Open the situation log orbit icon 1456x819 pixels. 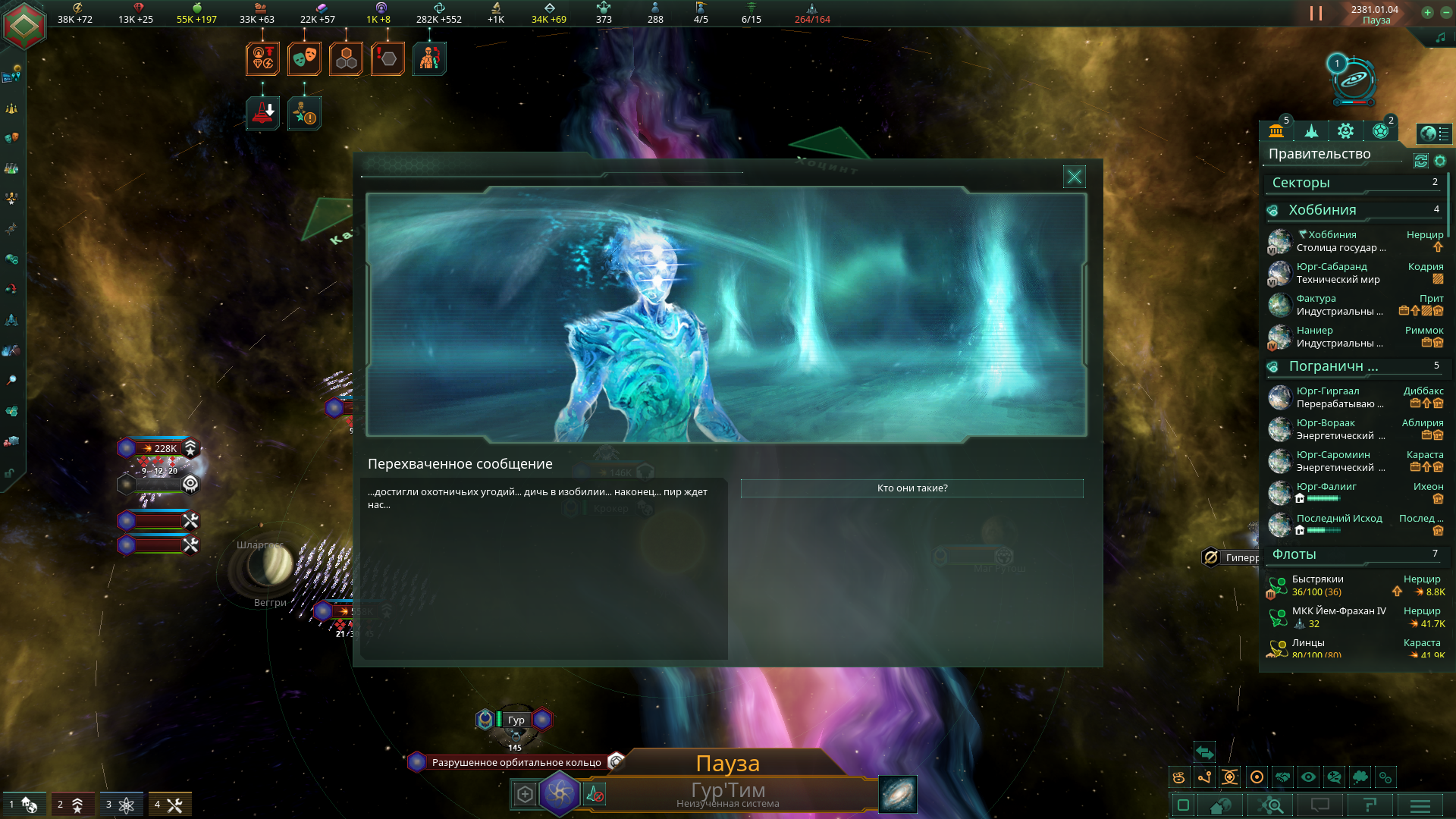(x=1354, y=81)
